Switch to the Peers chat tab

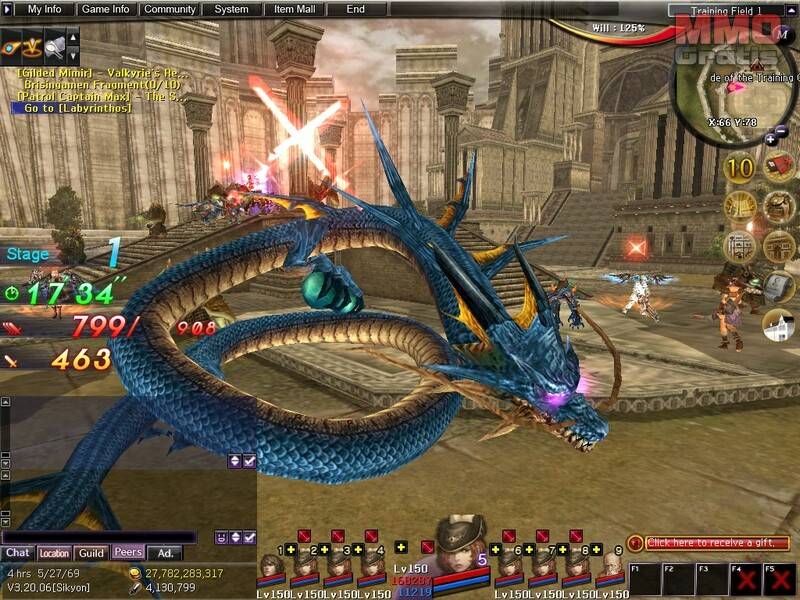pyautogui.click(x=127, y=552)
